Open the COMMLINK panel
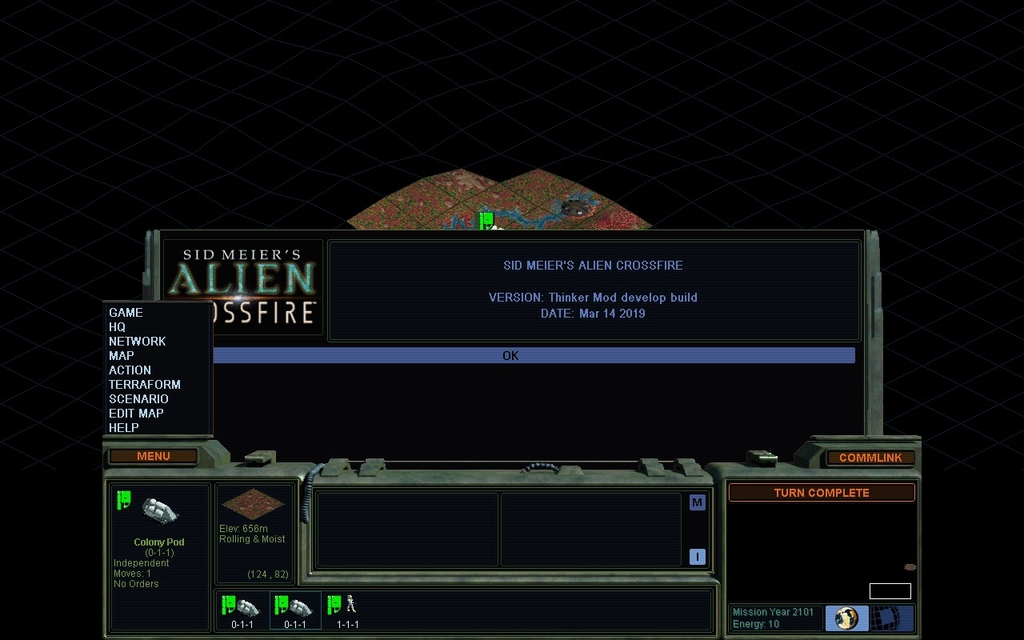The width and height of the screenshot is (1024, 640). [870, 458]
